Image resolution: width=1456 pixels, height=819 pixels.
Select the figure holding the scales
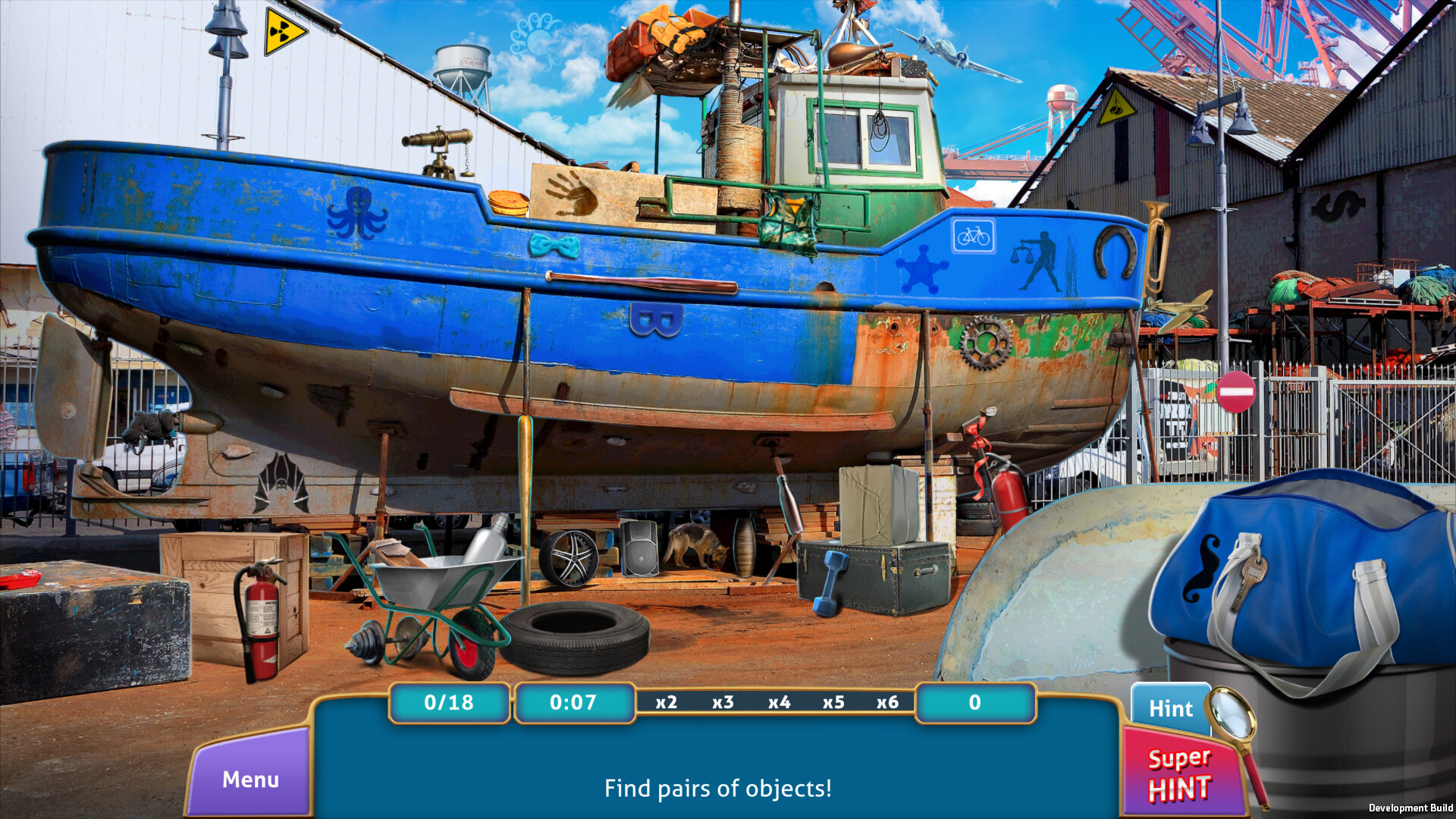click(1036, 262)
